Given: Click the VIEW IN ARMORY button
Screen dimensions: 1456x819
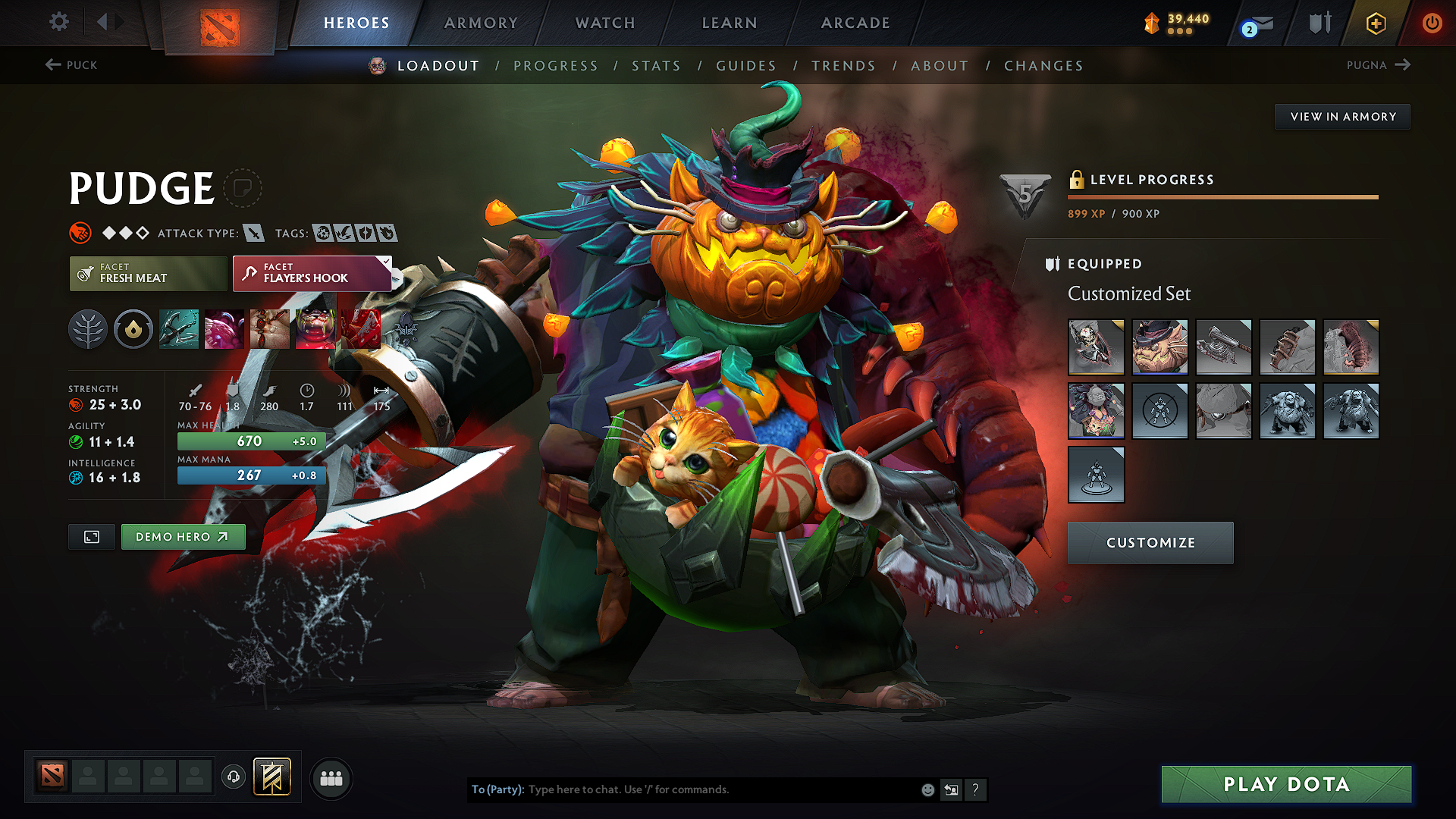Looking at the screenshot, I should (1342, 116).
